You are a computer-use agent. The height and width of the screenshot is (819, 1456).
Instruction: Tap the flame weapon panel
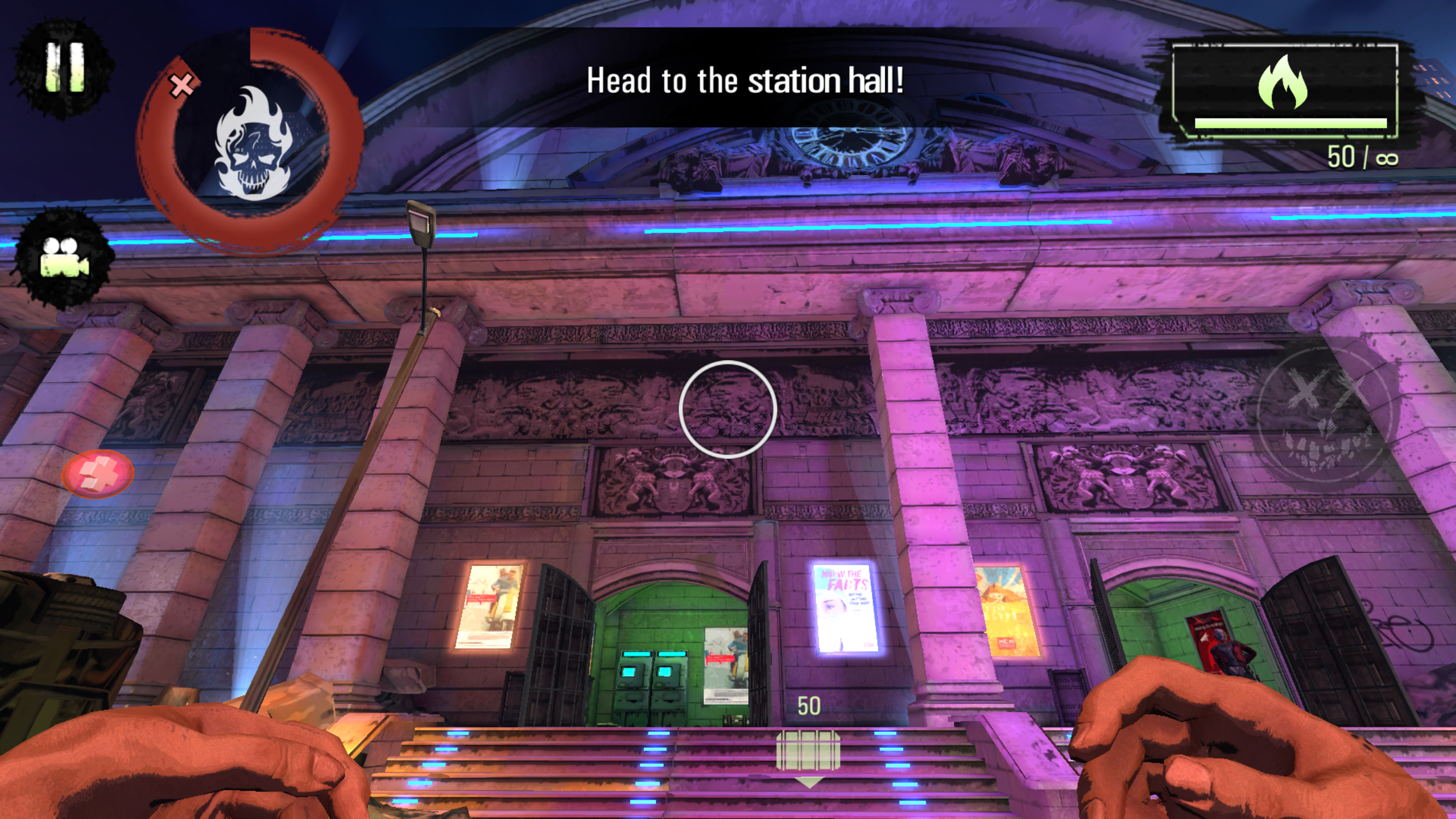point(1285,91)
